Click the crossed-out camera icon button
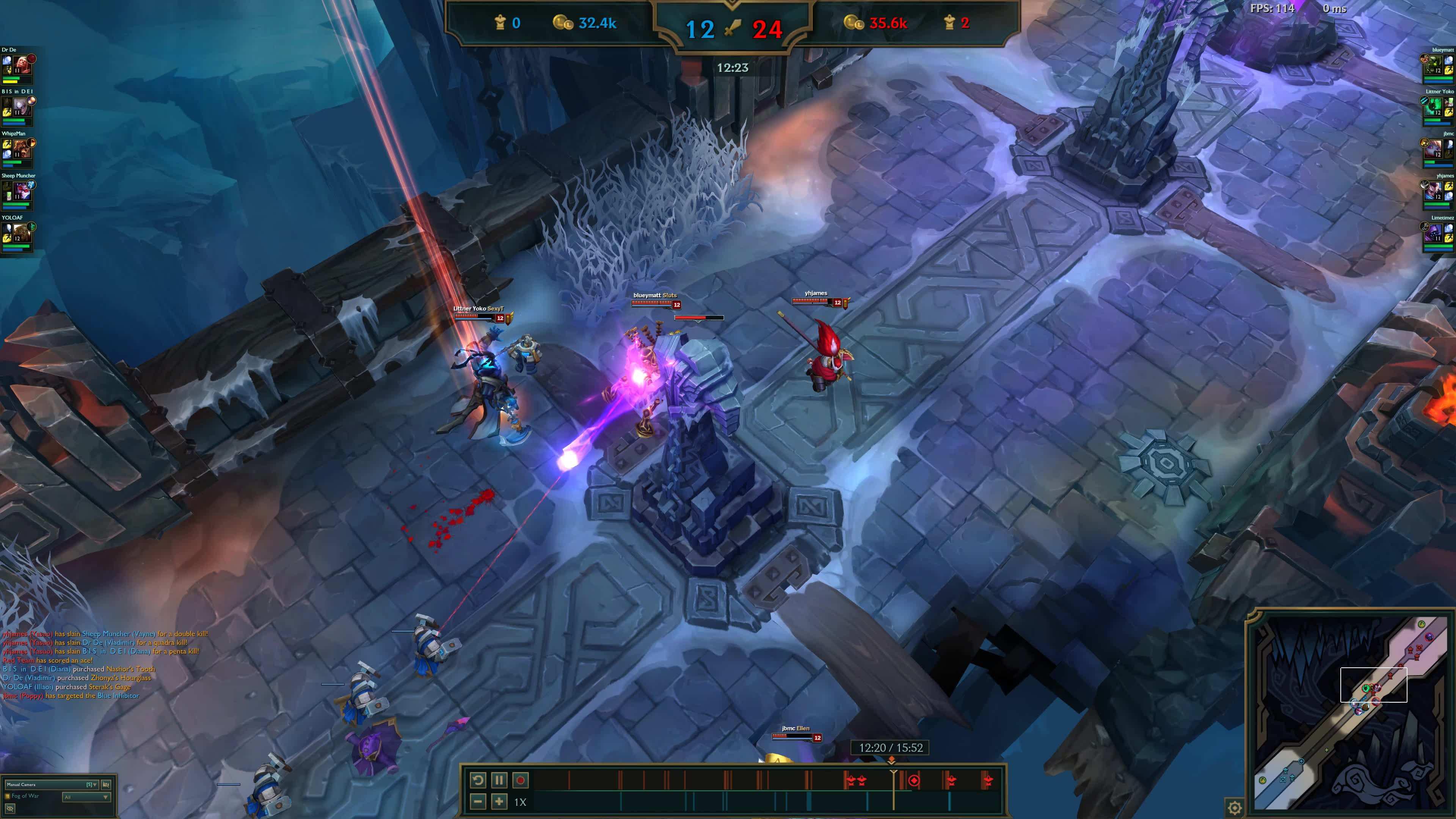1456x819 pixels. click(x=106, y=784)
